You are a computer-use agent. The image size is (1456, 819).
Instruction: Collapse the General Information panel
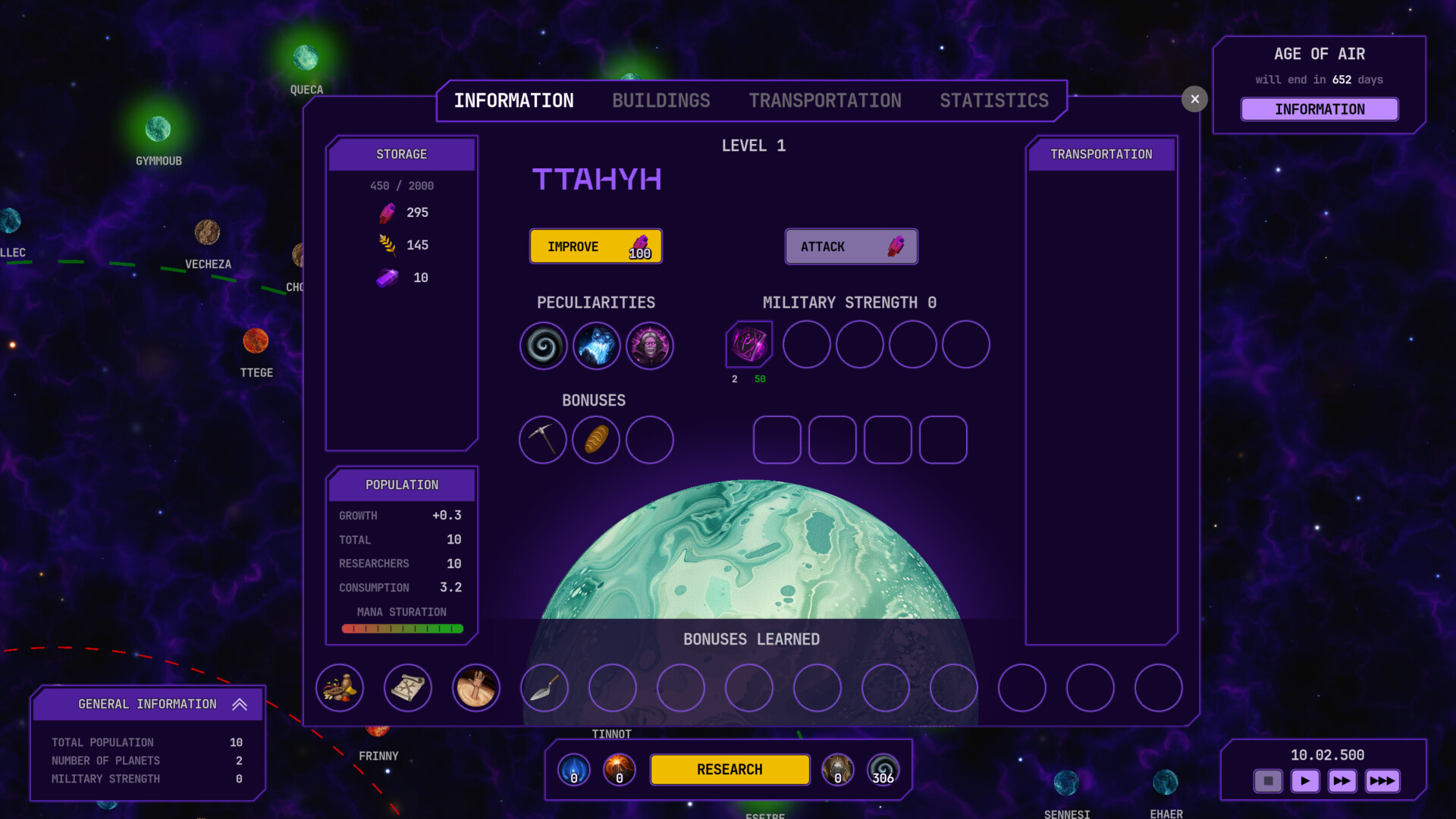(240, 704)
